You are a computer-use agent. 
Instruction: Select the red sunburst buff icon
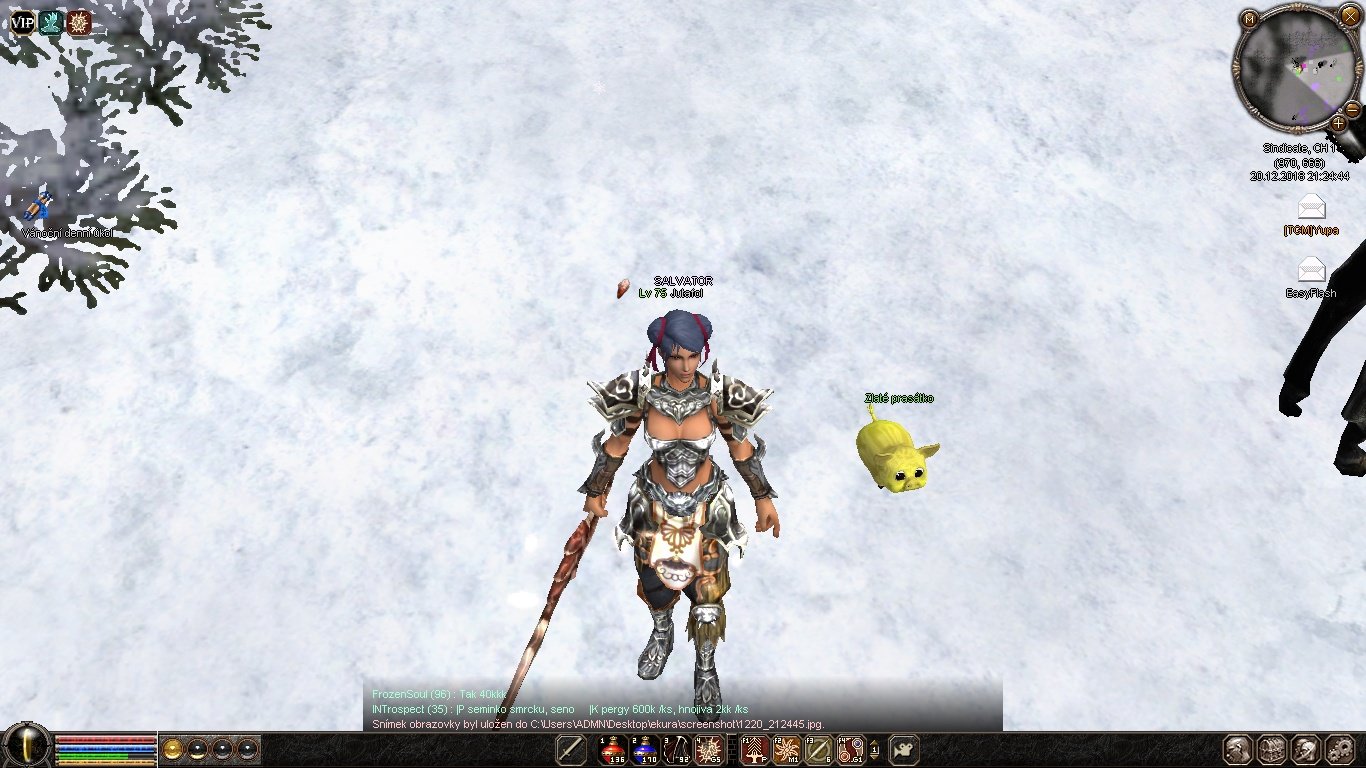tap(79, 22)
